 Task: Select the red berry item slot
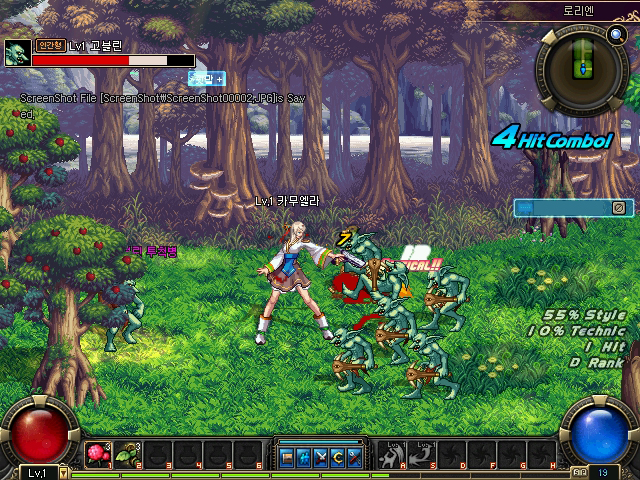click(97, 455)
